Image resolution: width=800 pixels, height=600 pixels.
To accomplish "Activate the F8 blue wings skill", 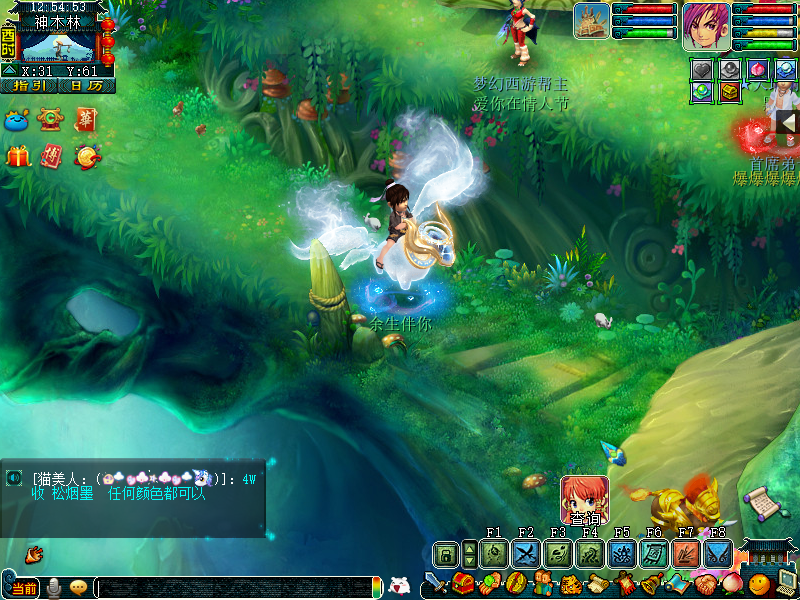I will pyautogui.click(x=717, y=554).
